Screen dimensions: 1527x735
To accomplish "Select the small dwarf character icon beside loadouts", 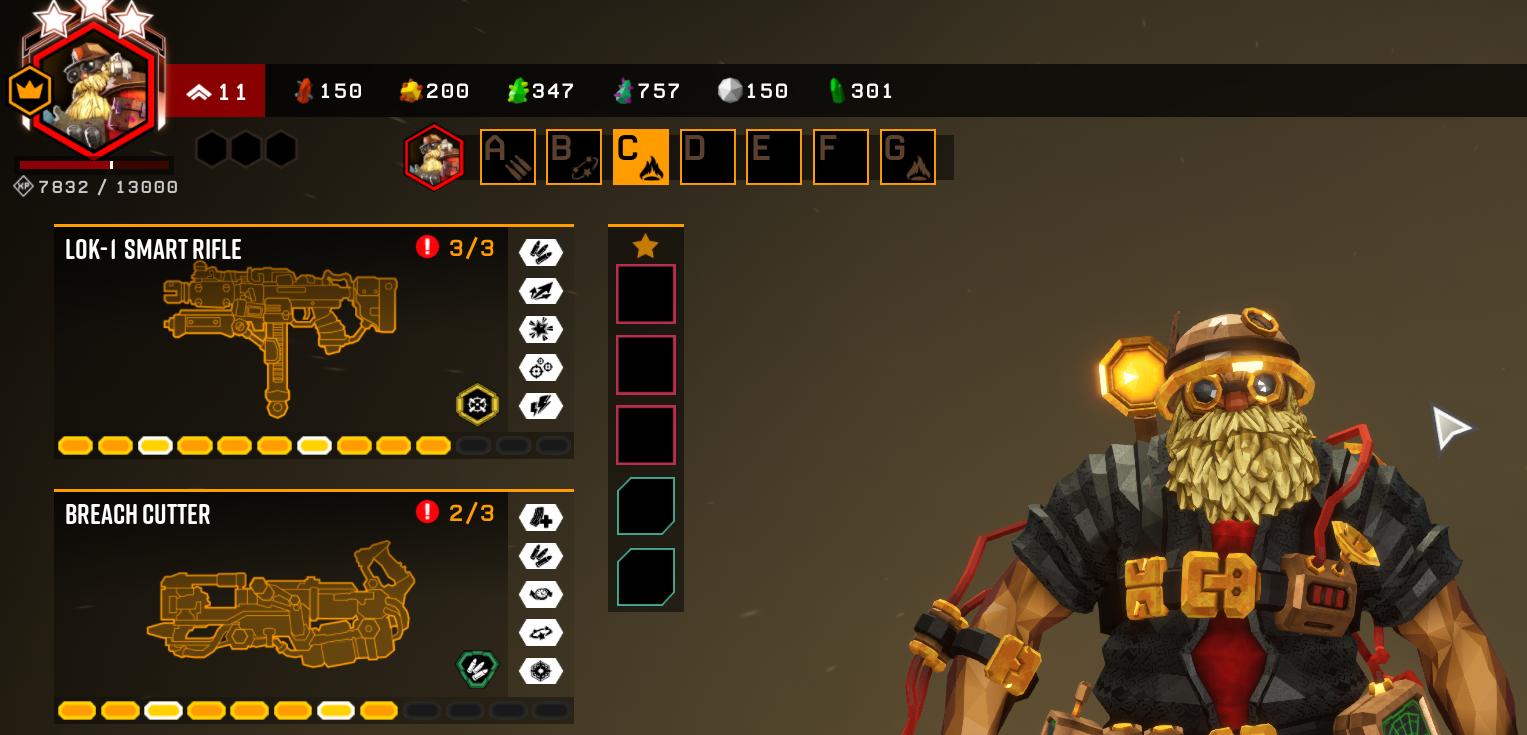I will (x=434, y=157).
